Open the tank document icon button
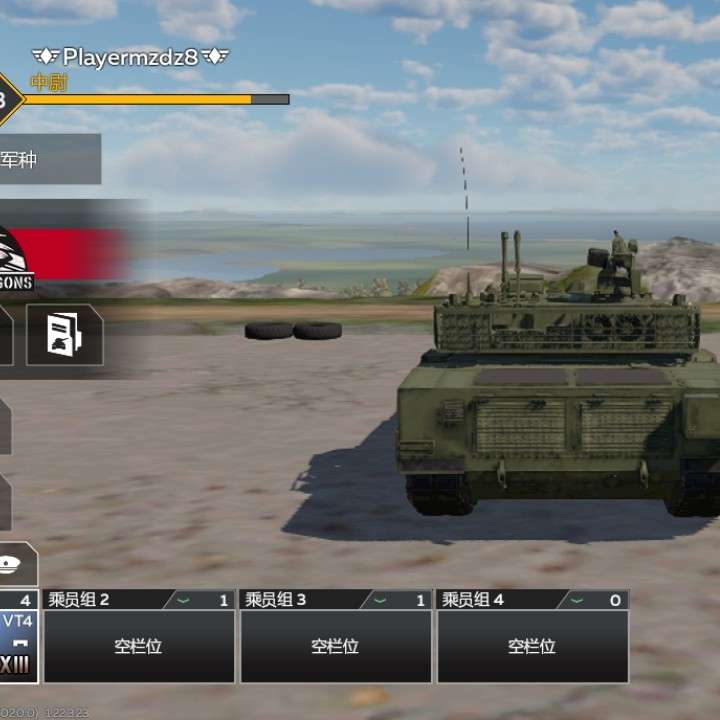 click(64, 335)
